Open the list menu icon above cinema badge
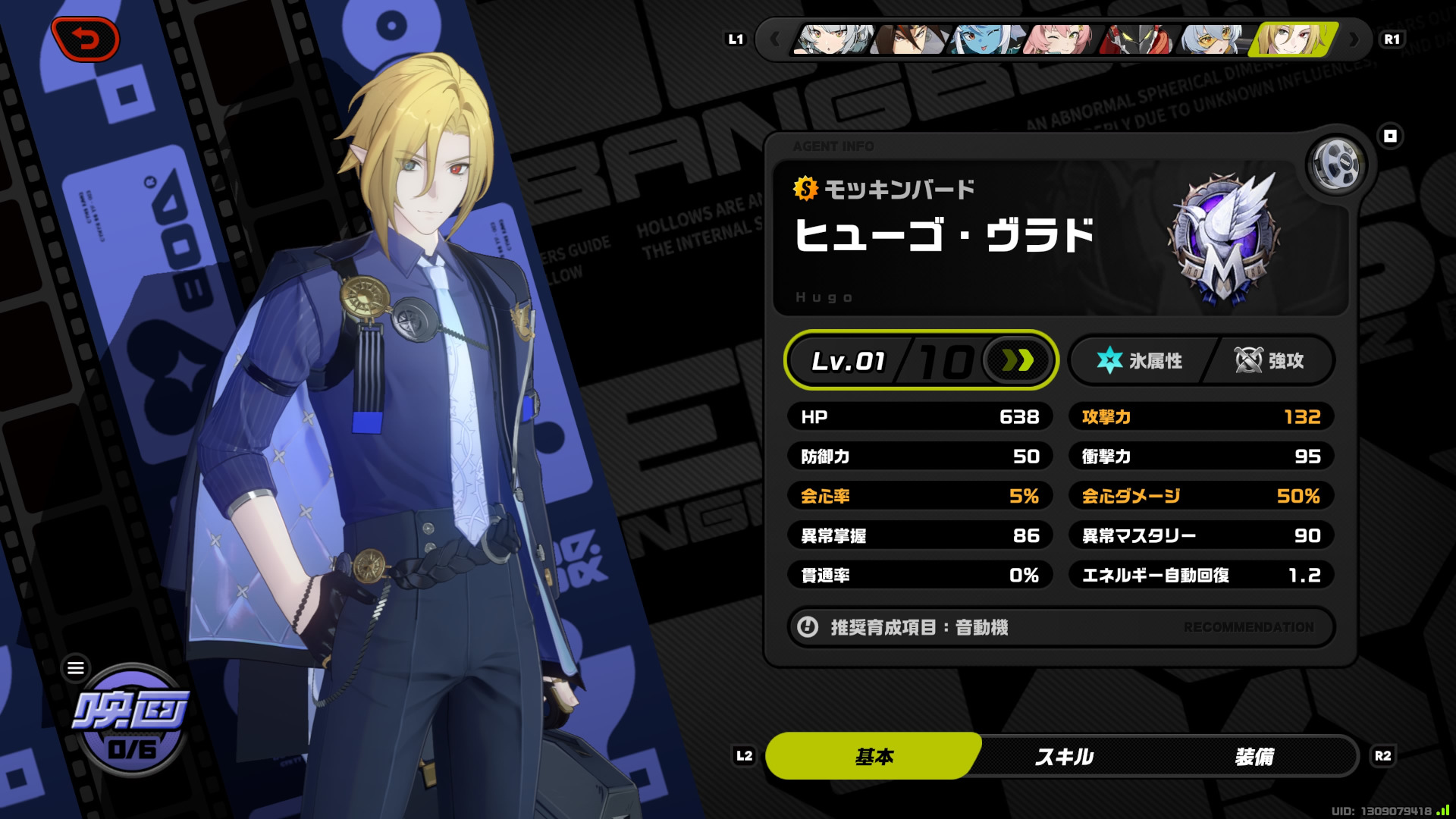This screenshot has height=819, width=1456. [x=76, y=667]
